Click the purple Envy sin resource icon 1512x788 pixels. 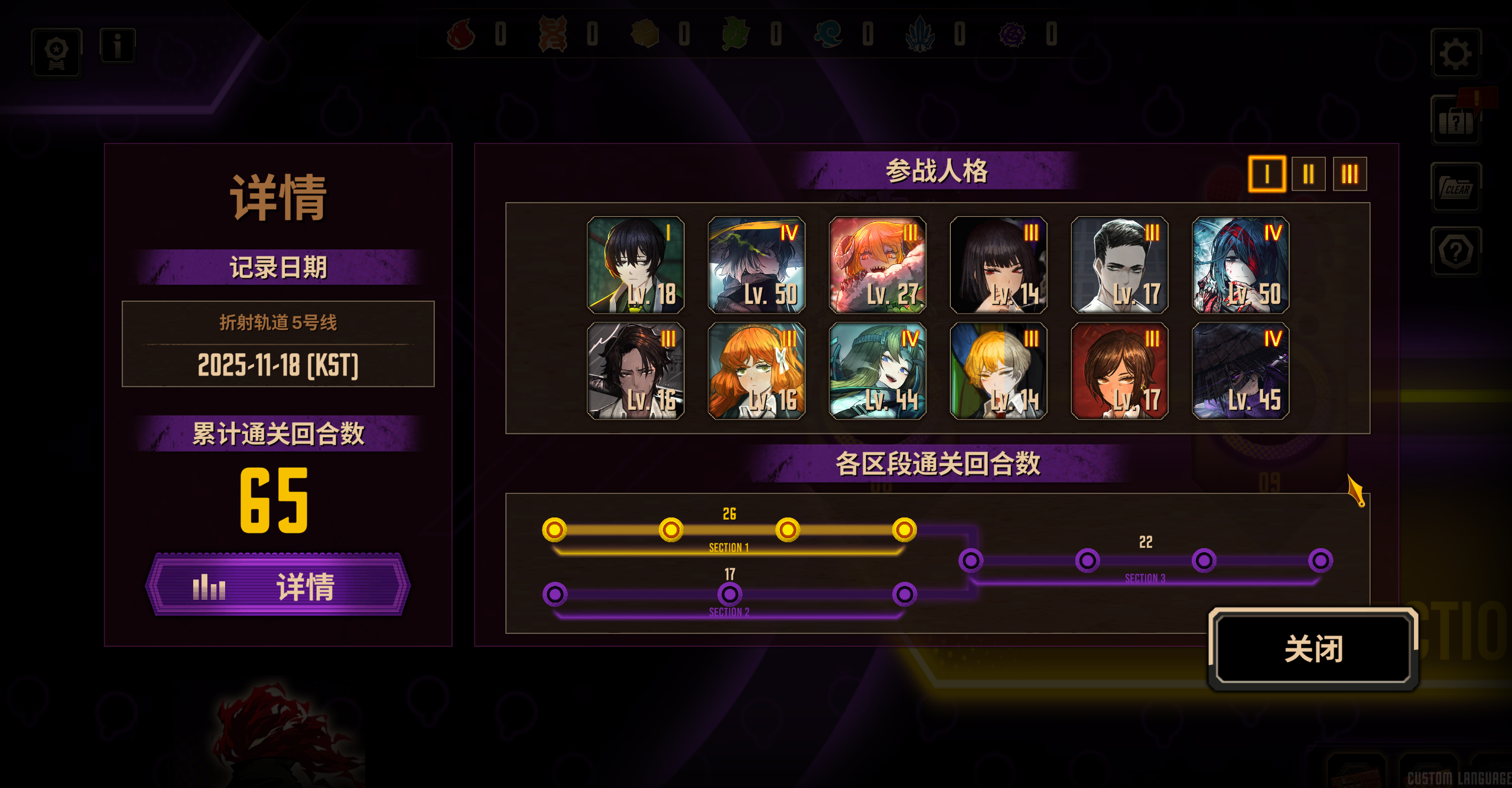[1013, 35]
